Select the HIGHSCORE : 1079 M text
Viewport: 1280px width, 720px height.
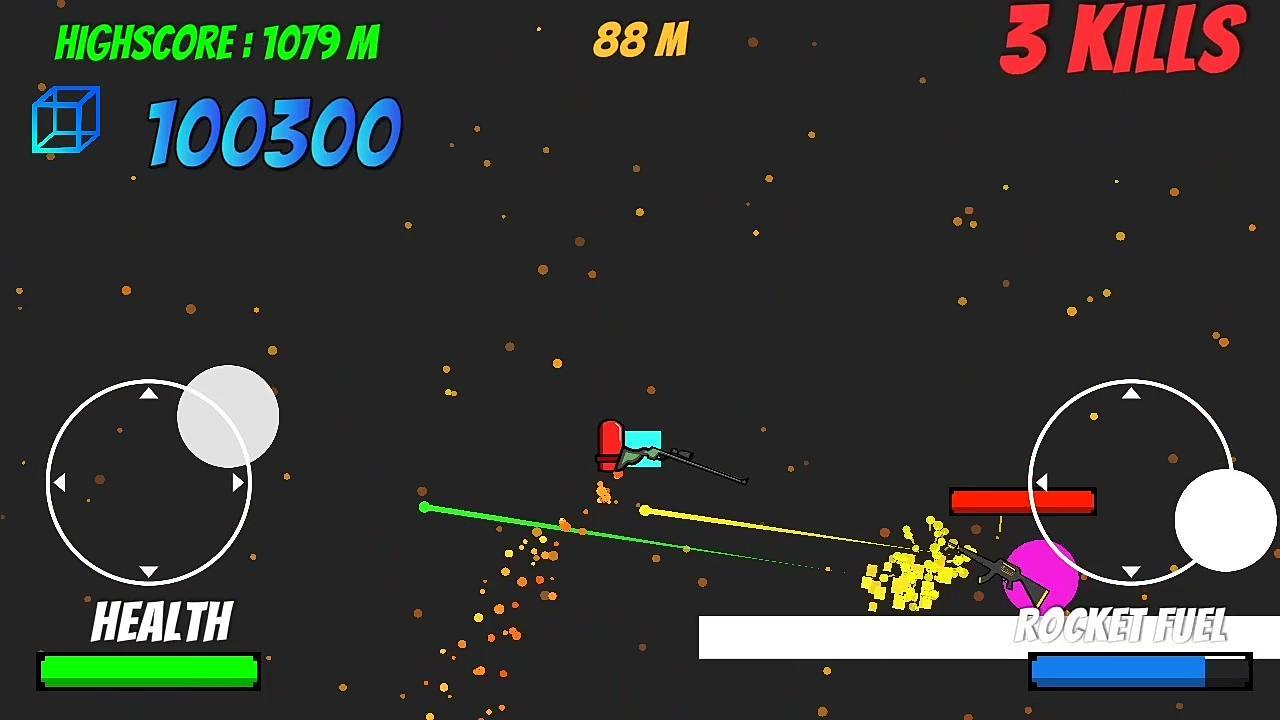(x=216, y=41)
